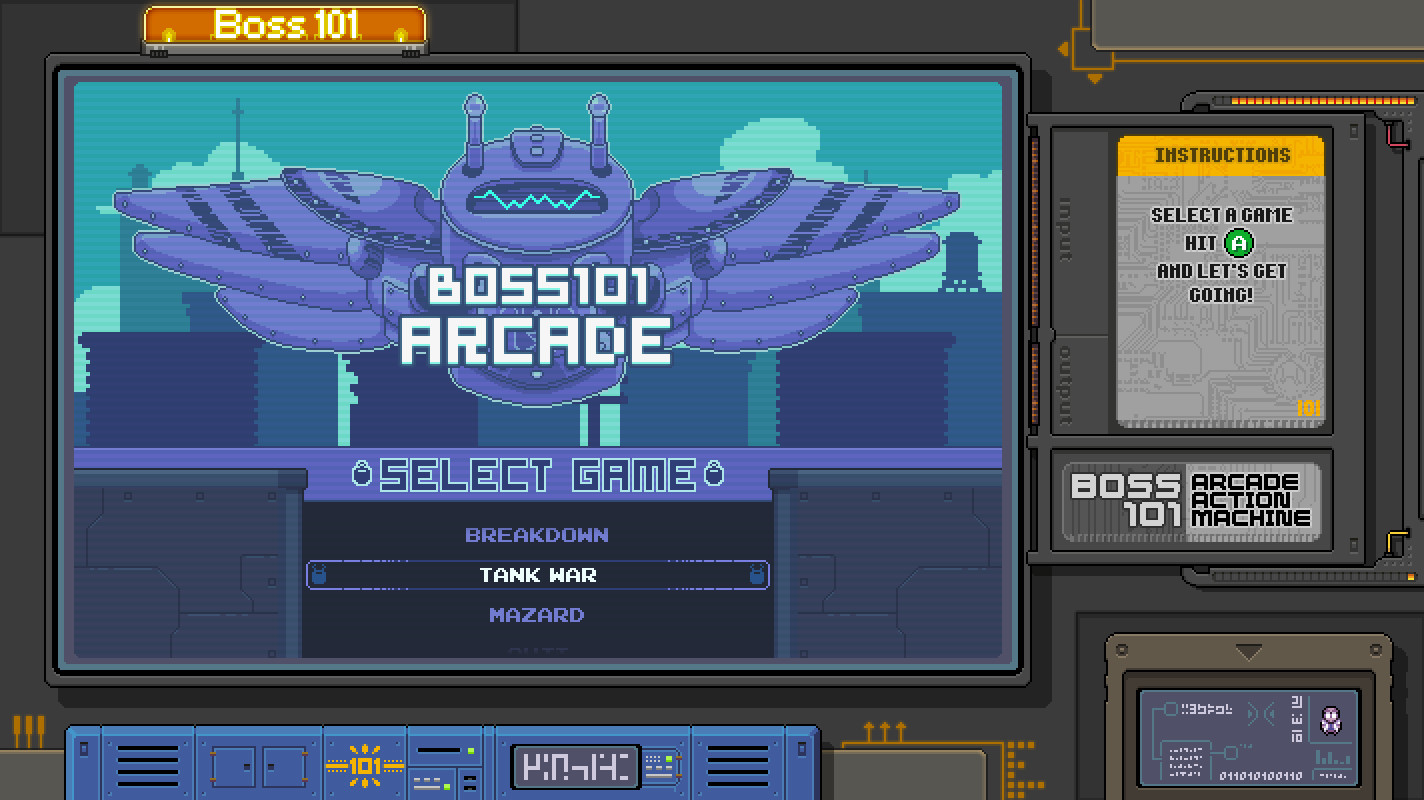Image resolution: width=1424 pixels, height=800 pixels.
Task: Click the glowing 101 emblem on the console
Action: [367, 765]
